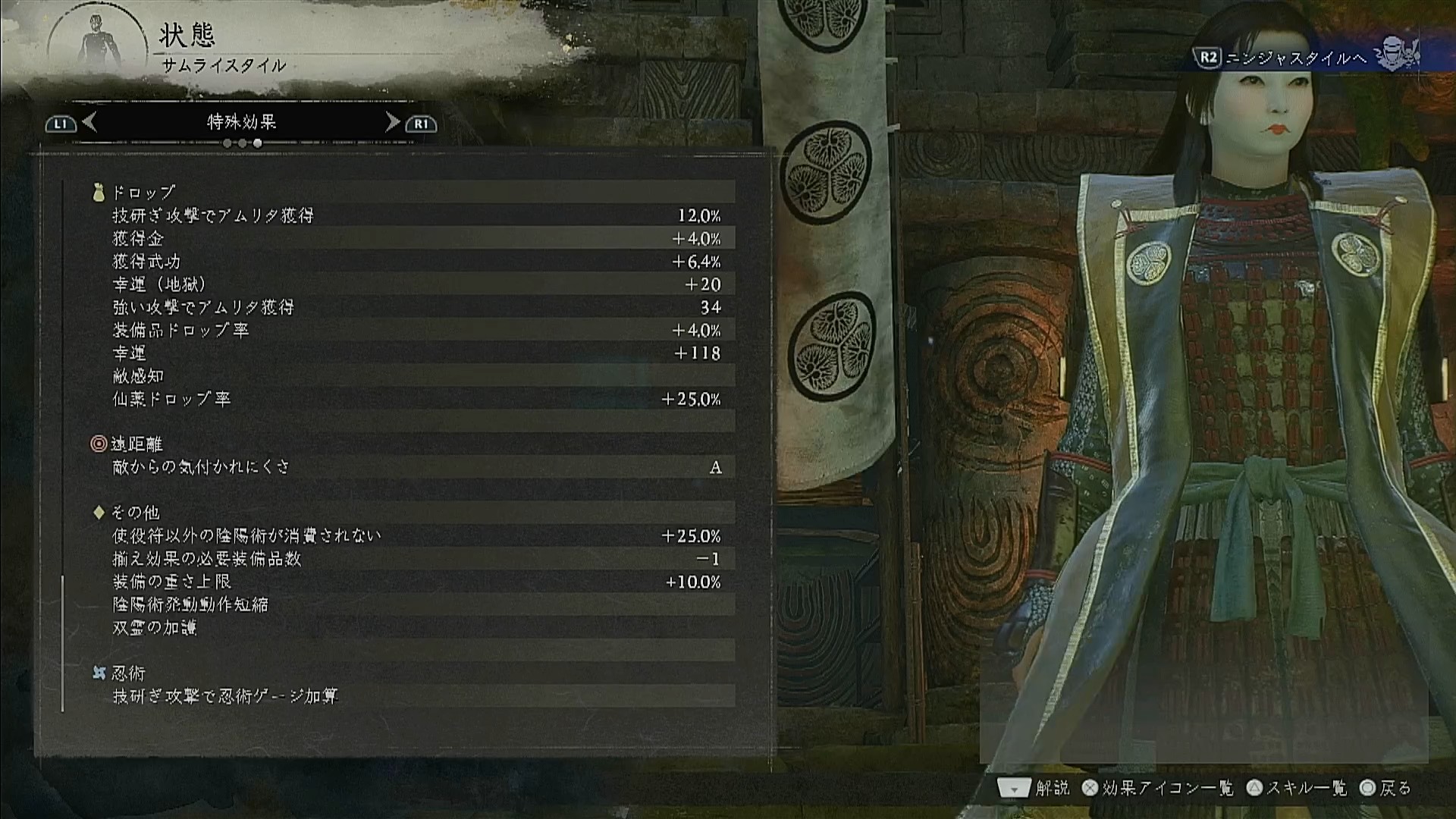Go back with 戻る
This screenshot has width=1456, height=819.
[1385, 789]
